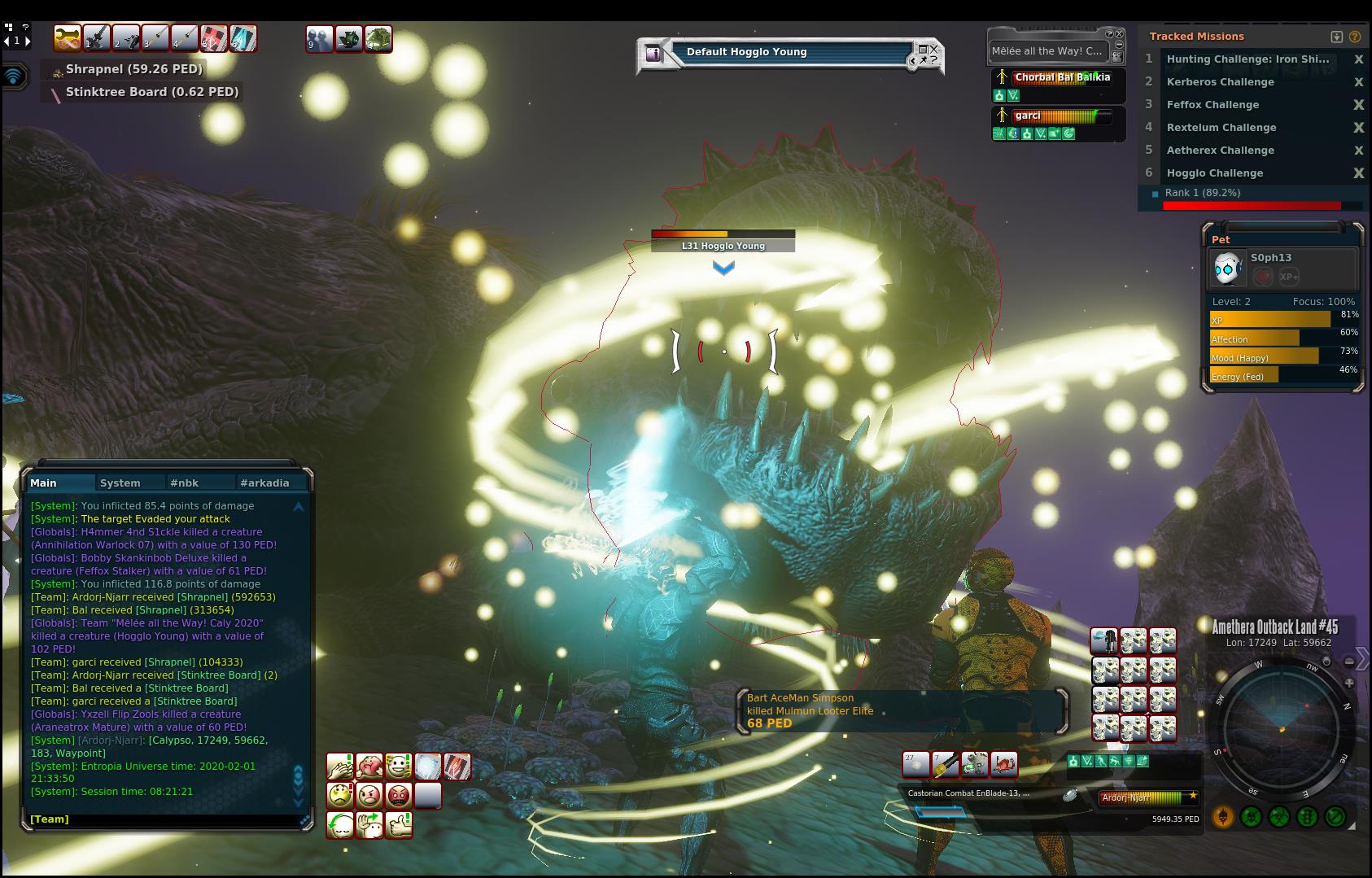This screenshot has width=1372, height=878.
Task: Click the S0ph13 pet portrait
Action: (1226, 268)
